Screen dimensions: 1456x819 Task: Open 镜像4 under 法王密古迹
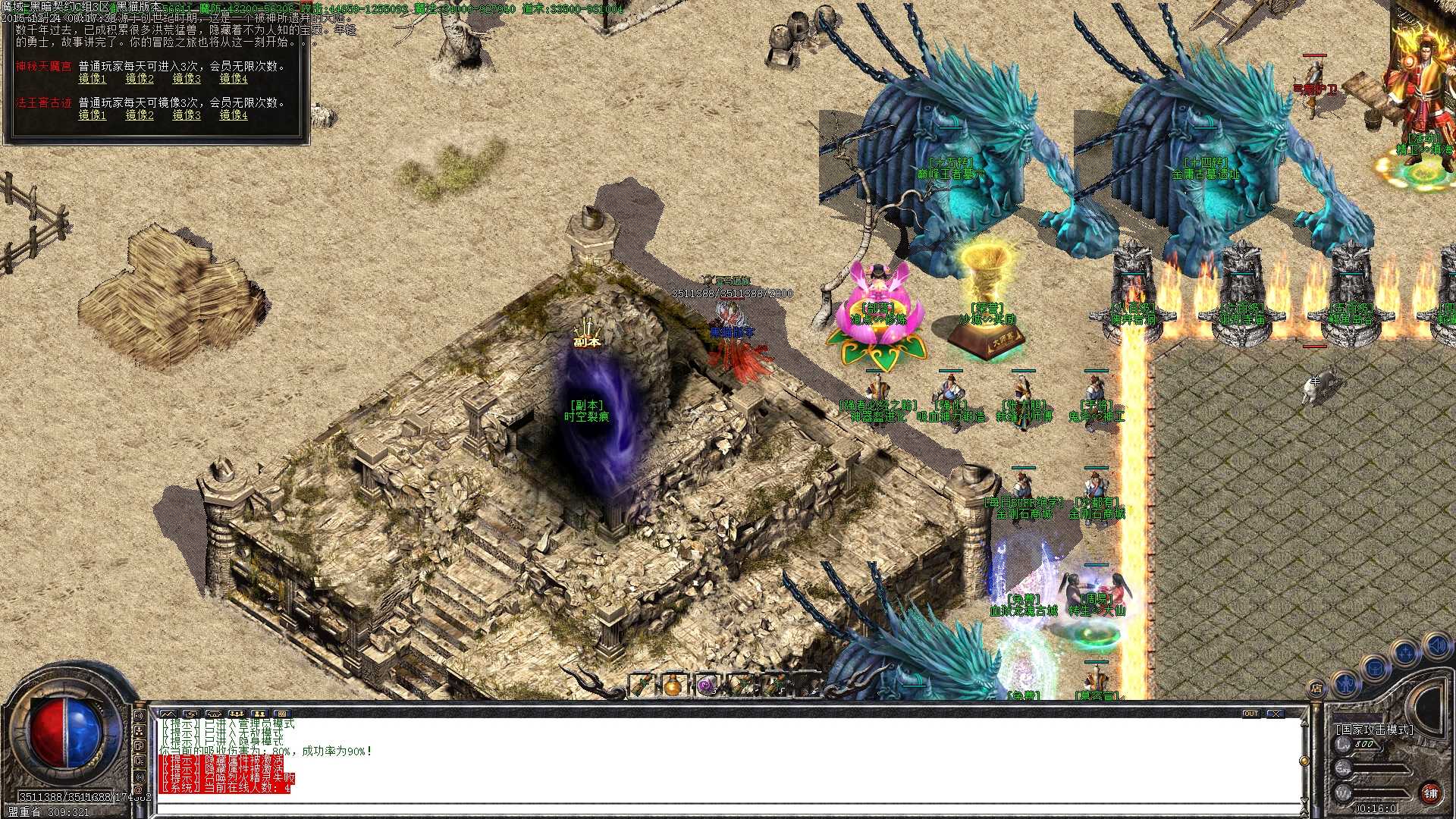coord(234,115)
